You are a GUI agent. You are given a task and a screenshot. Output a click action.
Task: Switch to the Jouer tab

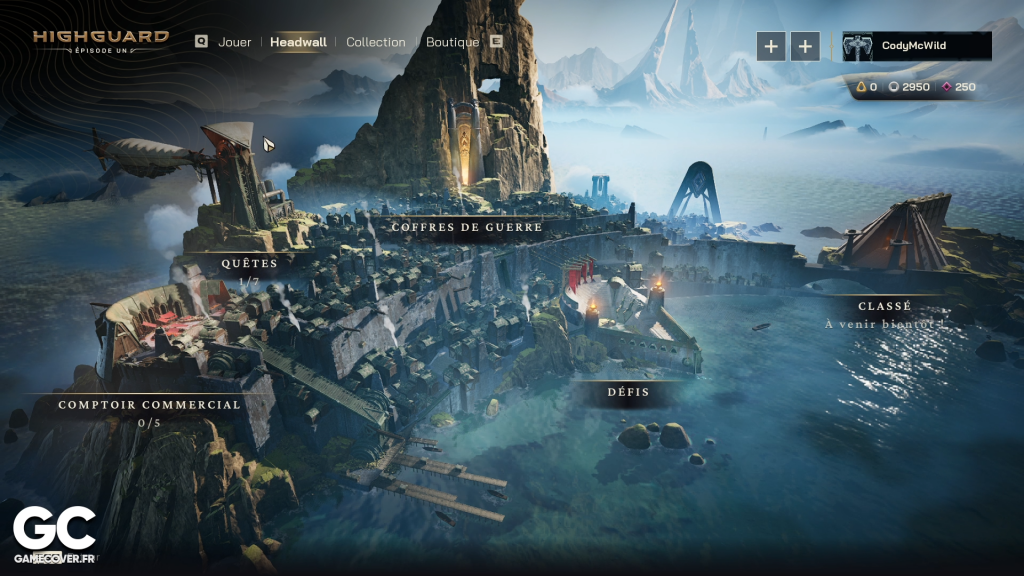(x=234, y=42)
